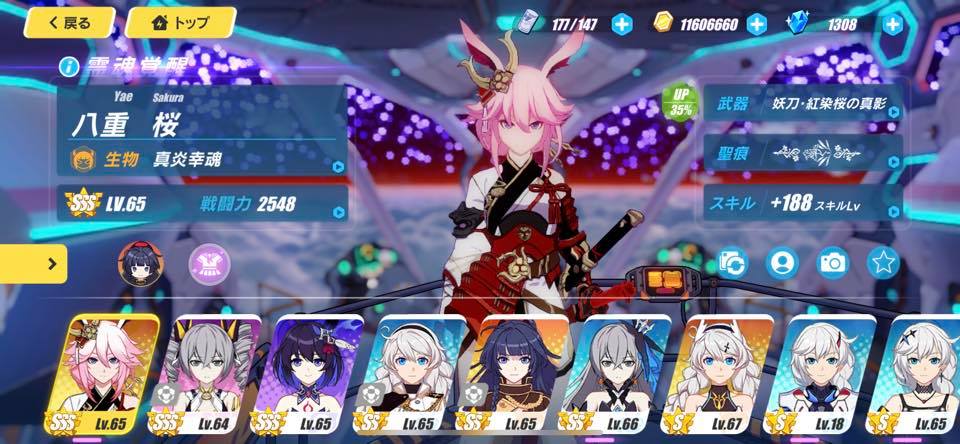Click the chibi character portrait icon
Screen dimensions: 960x444
139,264
